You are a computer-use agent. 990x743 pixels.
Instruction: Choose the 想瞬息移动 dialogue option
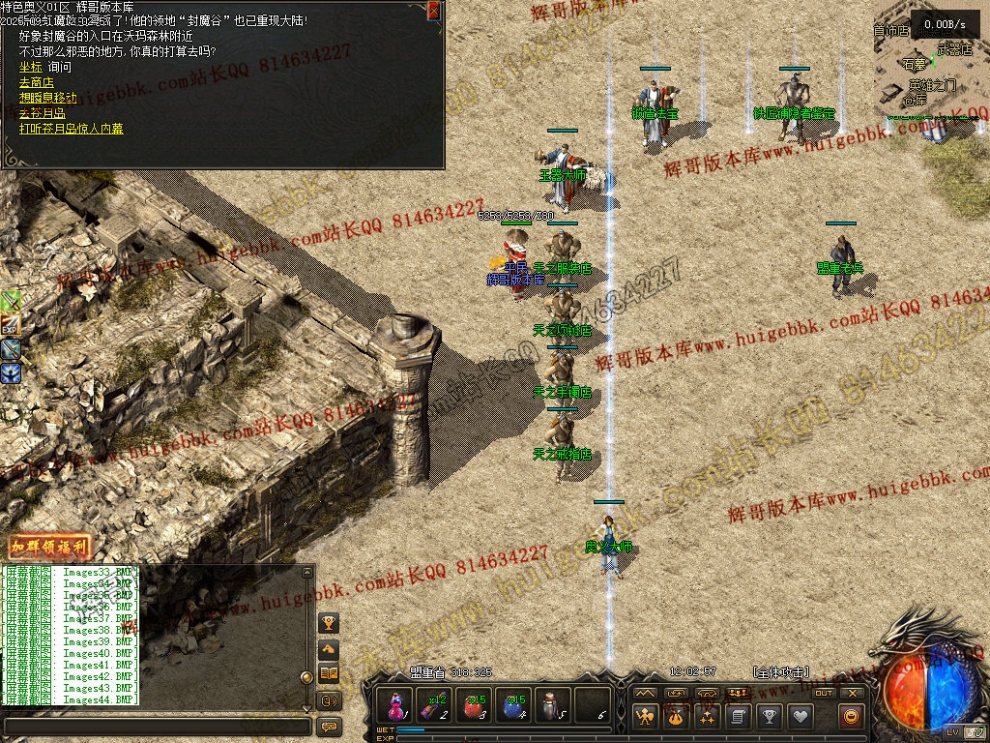[x=47, y=98]
